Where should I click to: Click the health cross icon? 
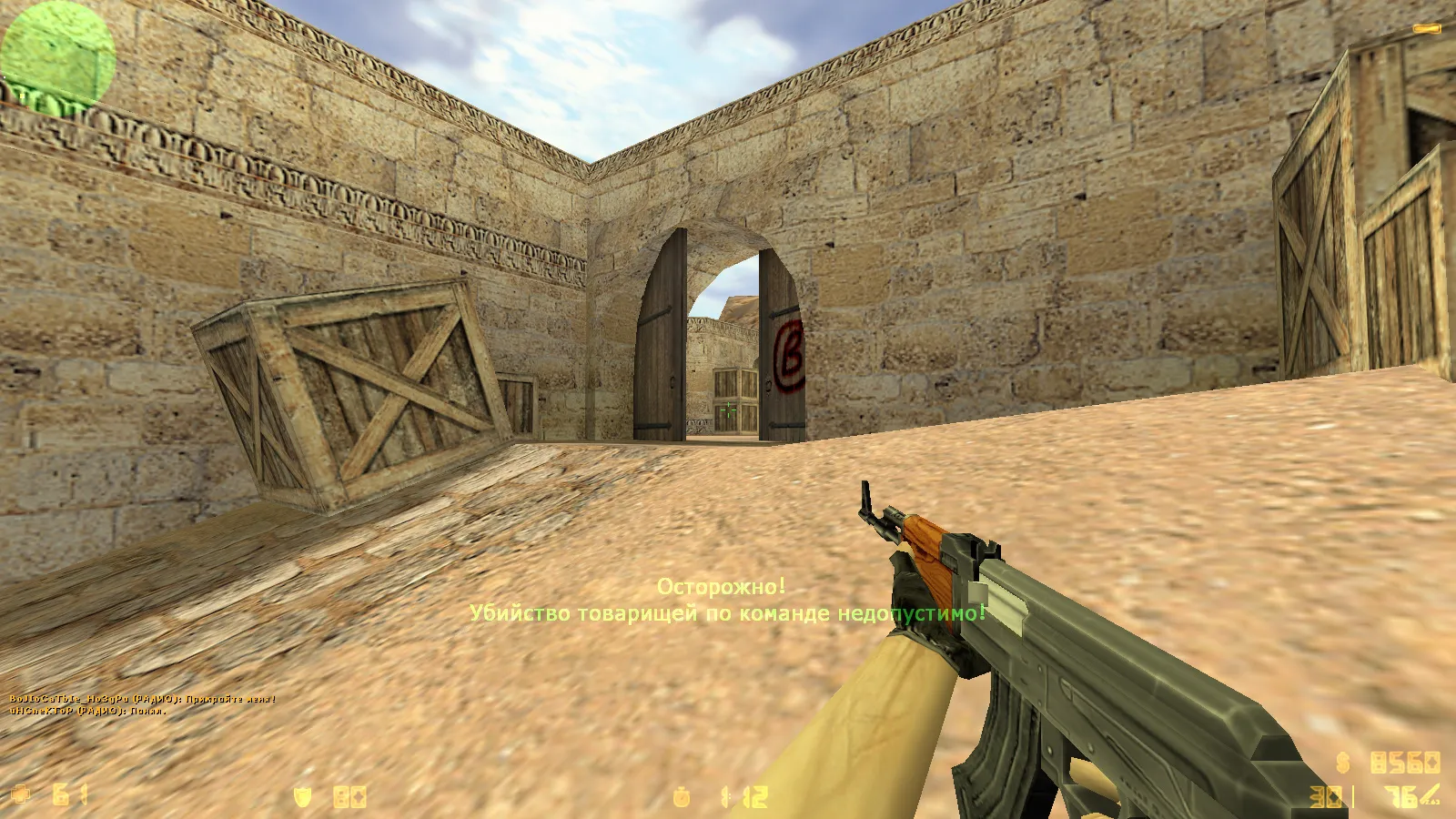click(20, 794)
